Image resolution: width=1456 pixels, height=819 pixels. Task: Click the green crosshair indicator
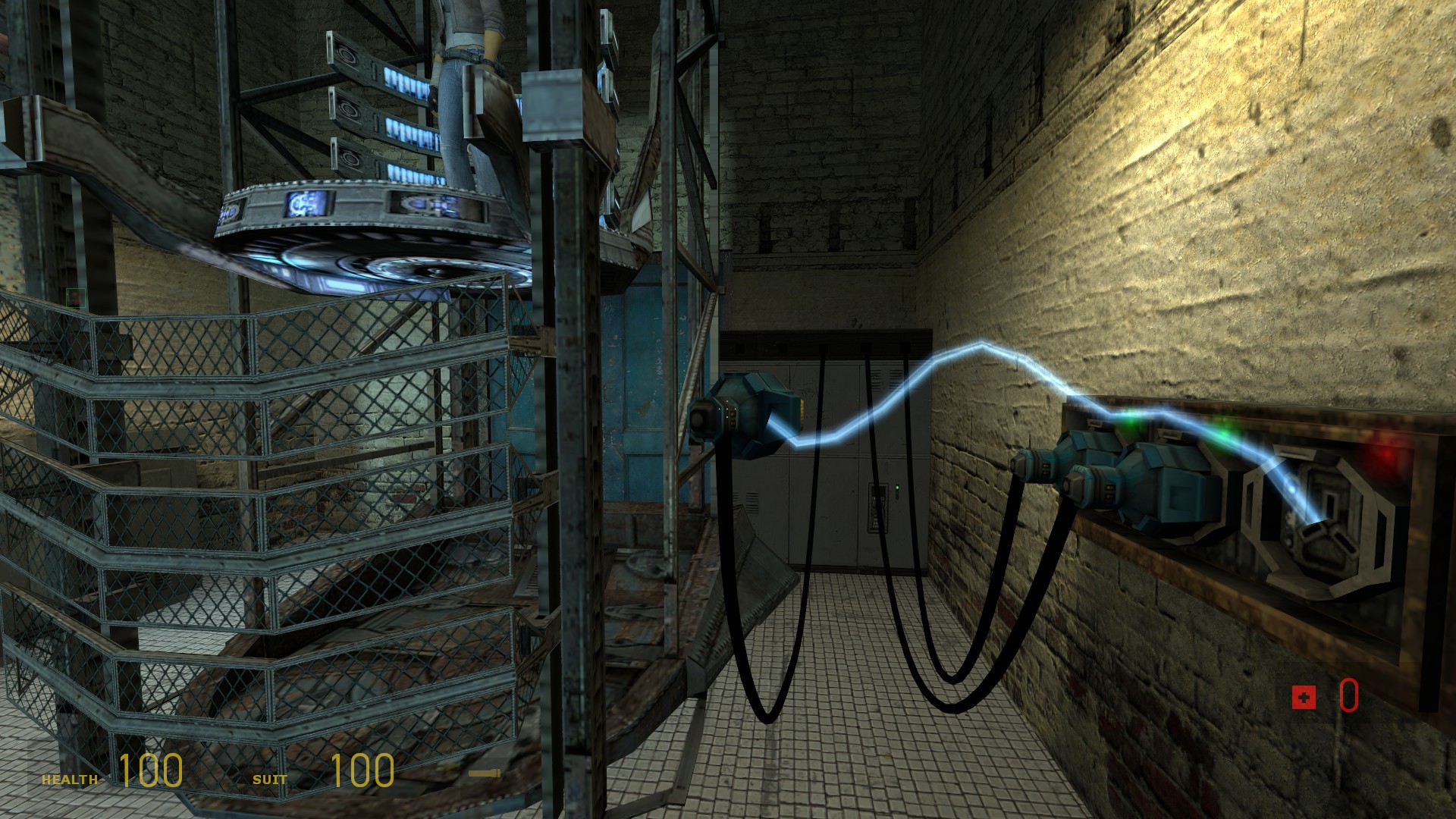click(x=76, y=298)
